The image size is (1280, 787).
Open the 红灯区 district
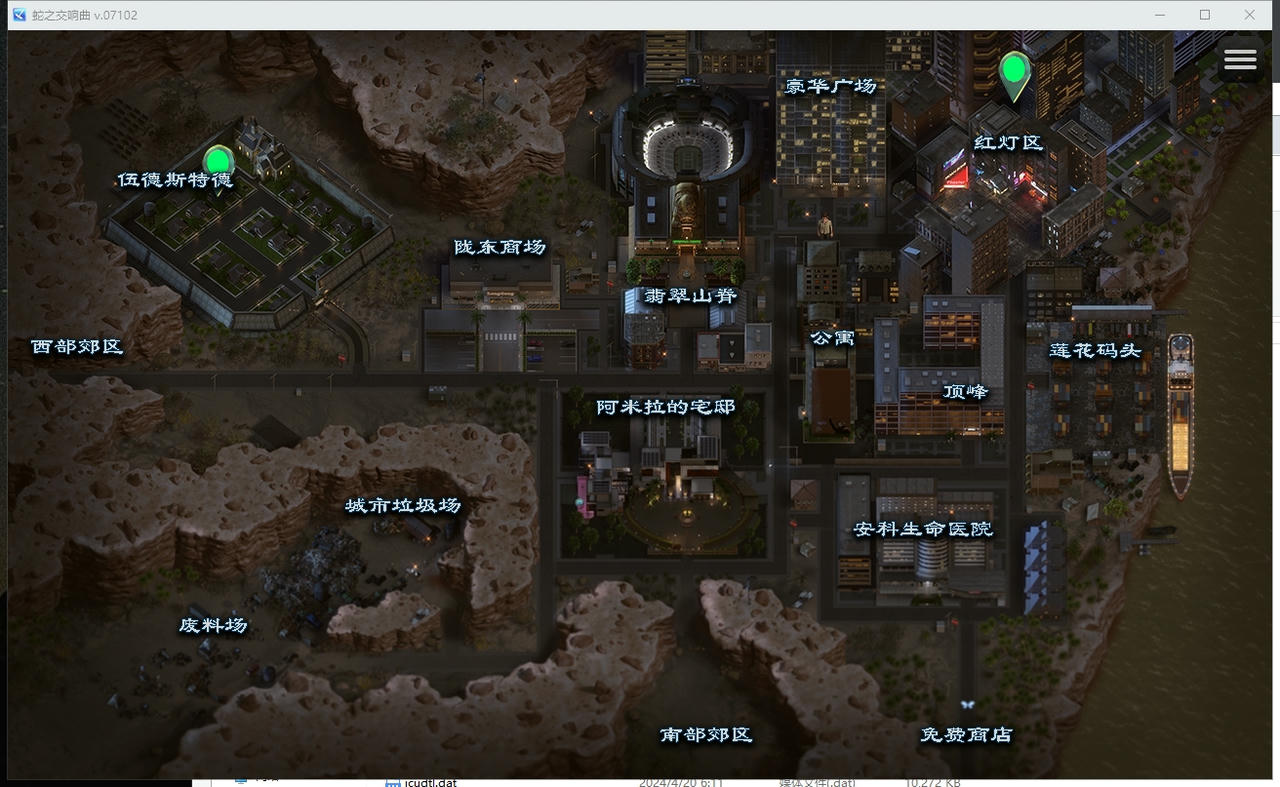point(1008,142)
